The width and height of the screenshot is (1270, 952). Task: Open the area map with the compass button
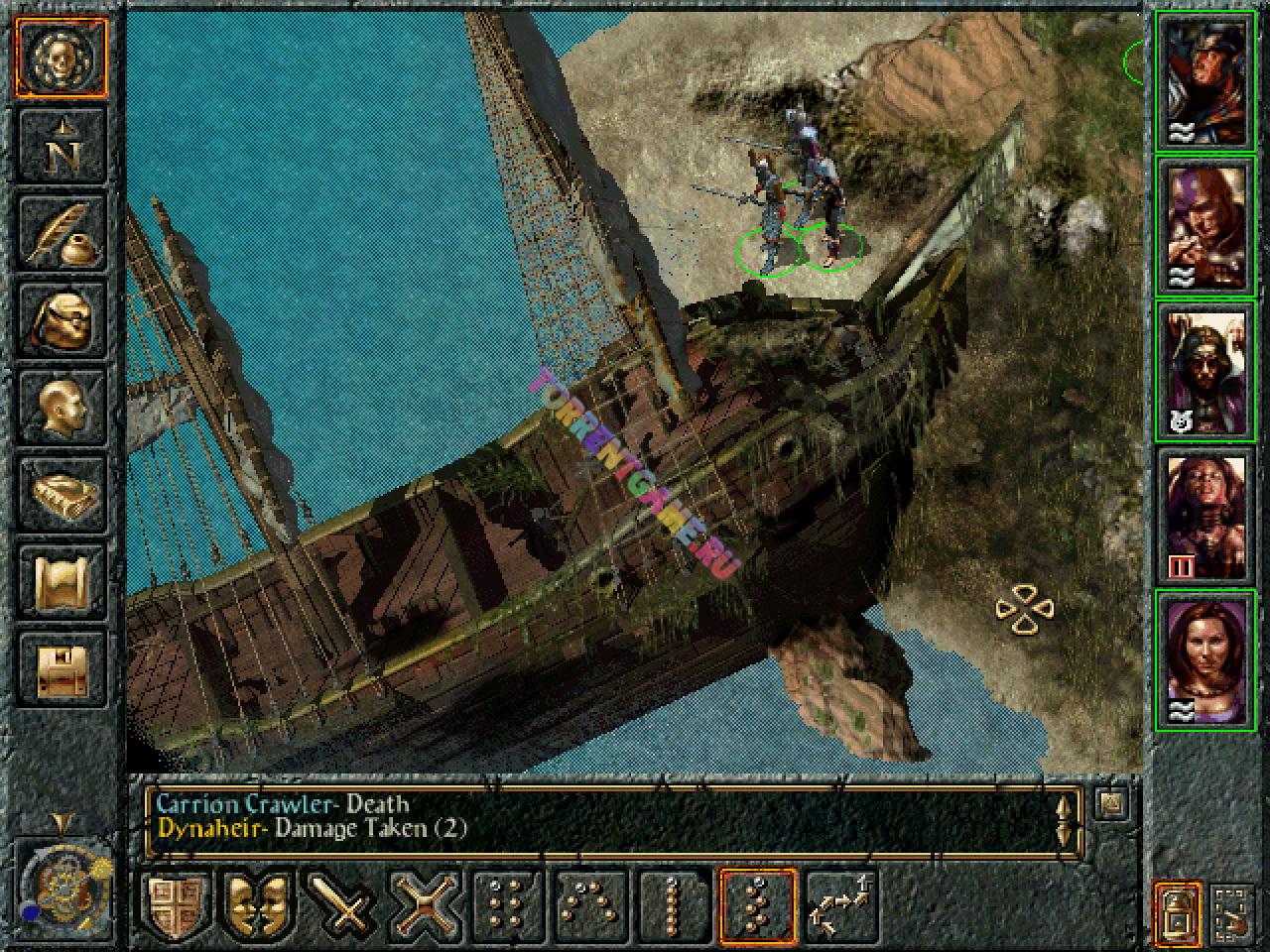[x=63, y=147]
